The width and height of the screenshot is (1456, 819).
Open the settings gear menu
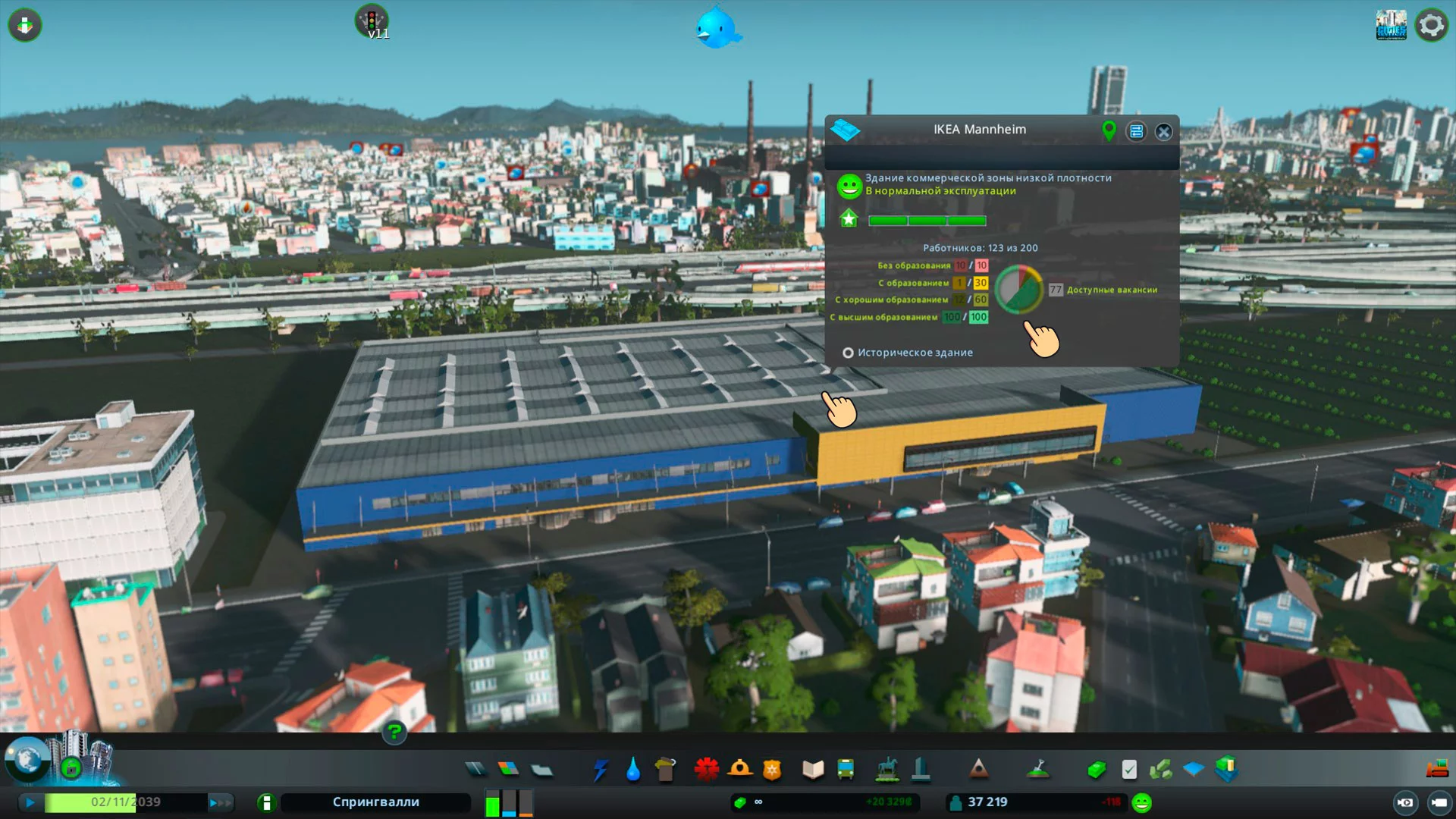[x=1431, y=26]
